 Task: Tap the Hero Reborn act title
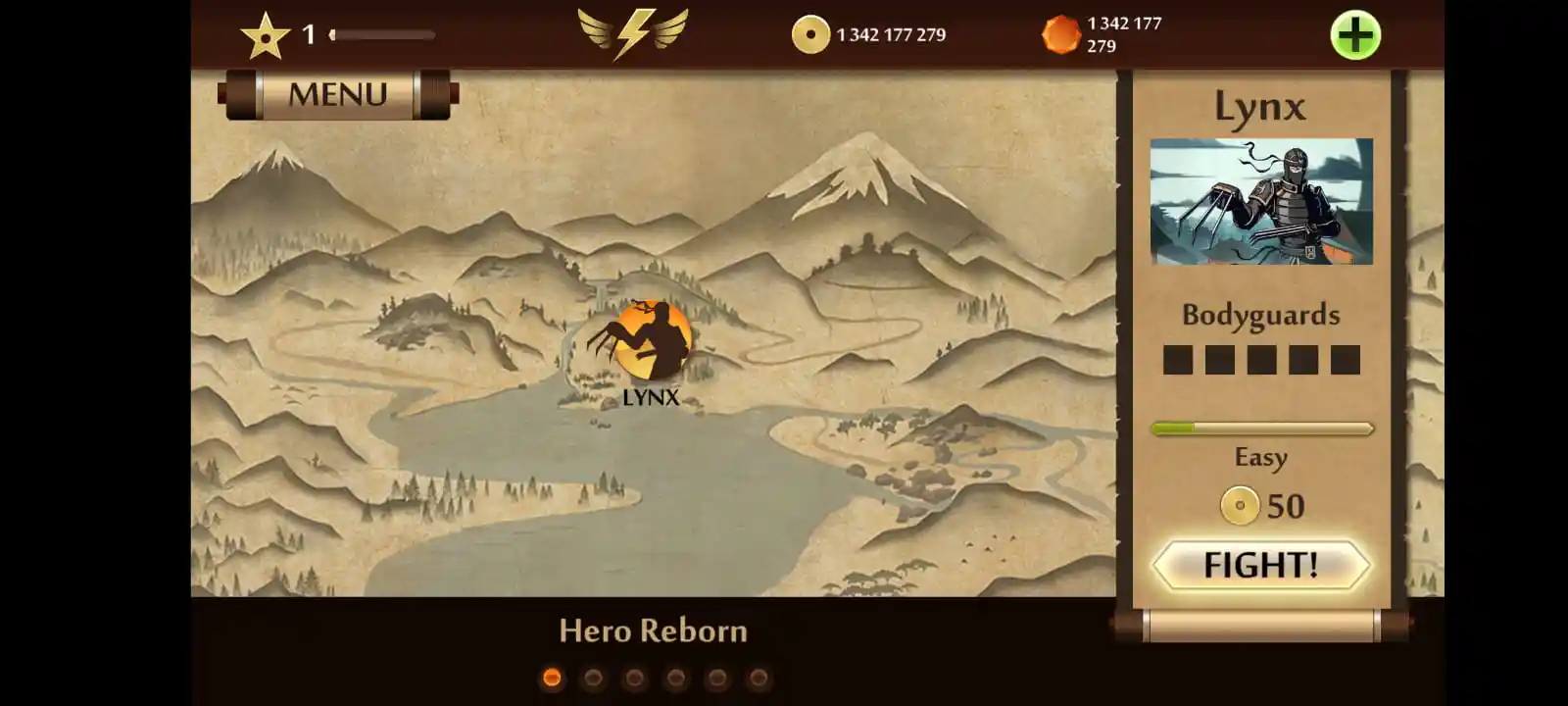pos(652,631)
